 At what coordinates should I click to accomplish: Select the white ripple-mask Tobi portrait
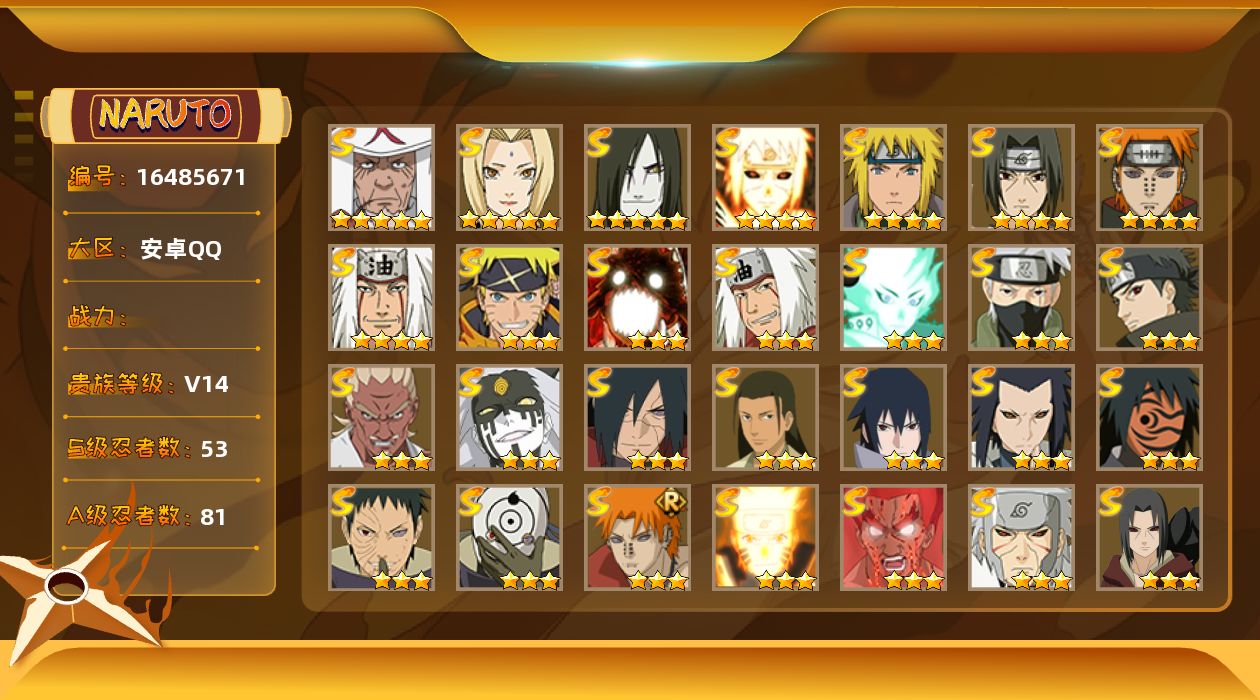point(509,538)
